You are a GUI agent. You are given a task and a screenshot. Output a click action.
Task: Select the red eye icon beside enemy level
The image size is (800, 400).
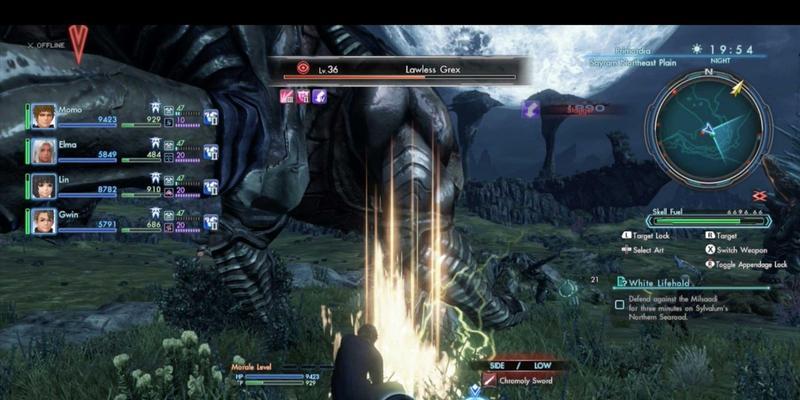click(x=302, y=70)
